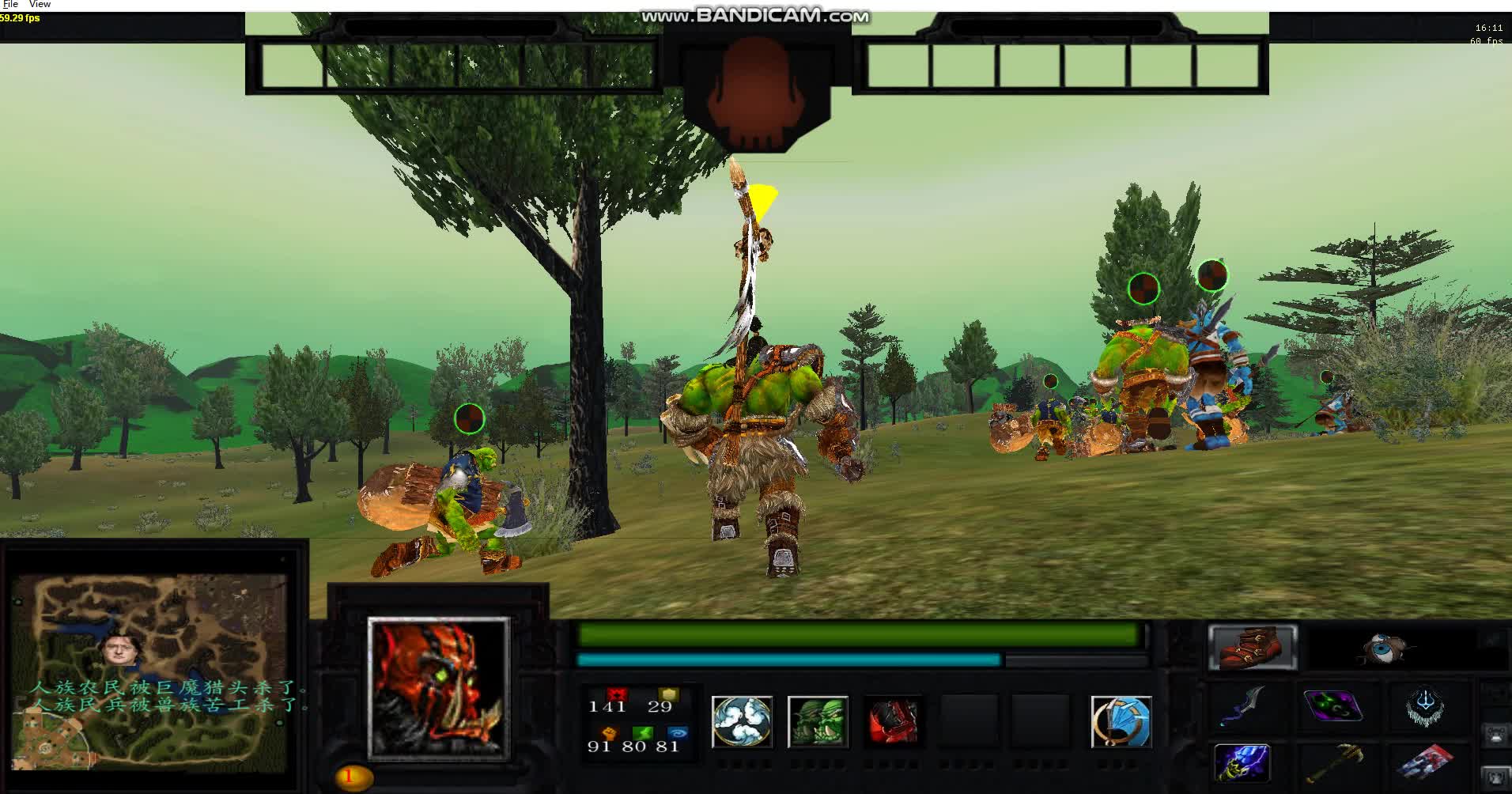This screenshot has width=1512, height=794.
Task: Toggle the eyeball ward item slot
Action: pyautogui.click(x=1384, y=647)
